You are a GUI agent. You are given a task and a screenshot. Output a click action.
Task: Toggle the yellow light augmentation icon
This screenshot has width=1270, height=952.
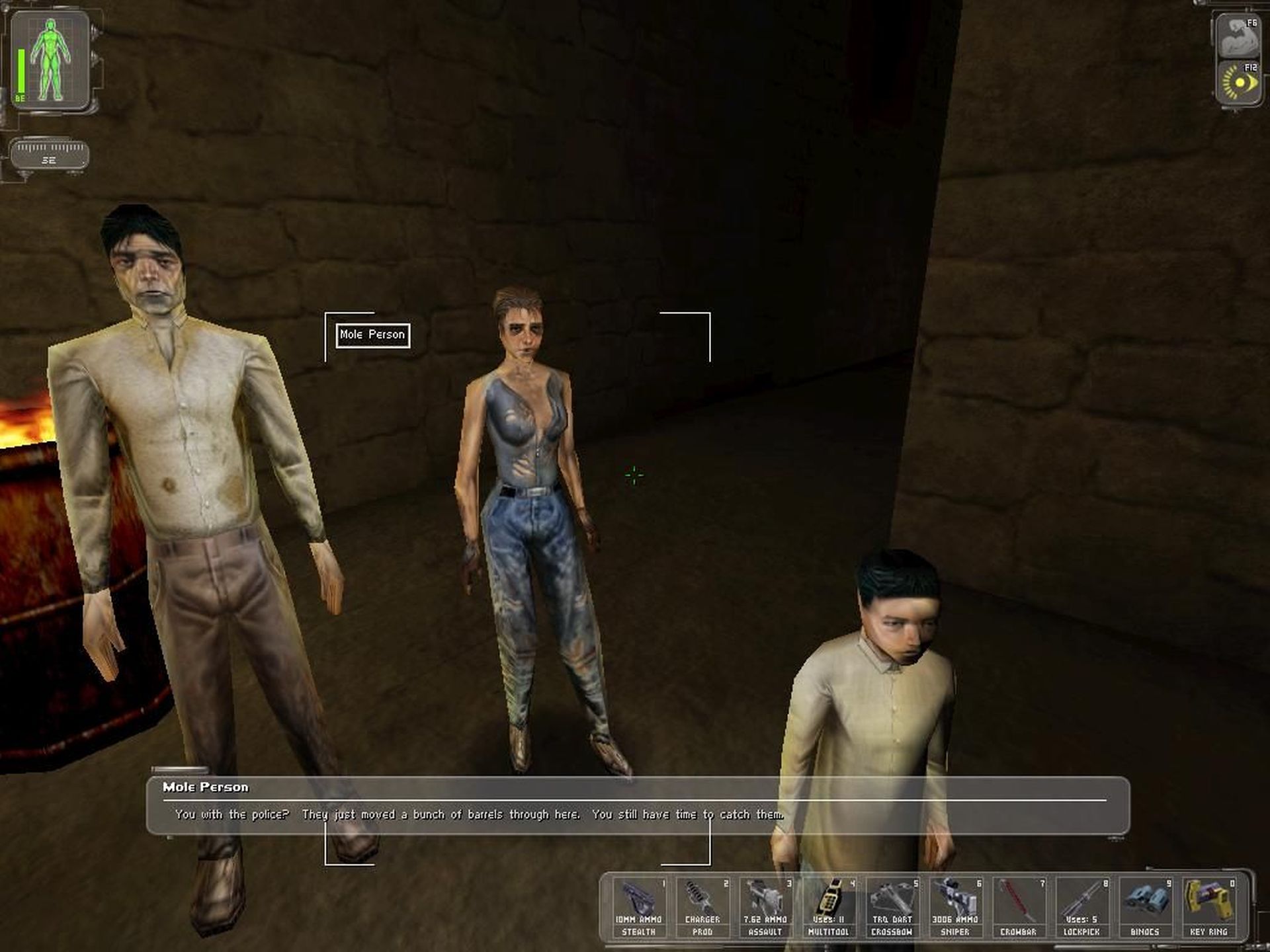[x=1239, y=84]
